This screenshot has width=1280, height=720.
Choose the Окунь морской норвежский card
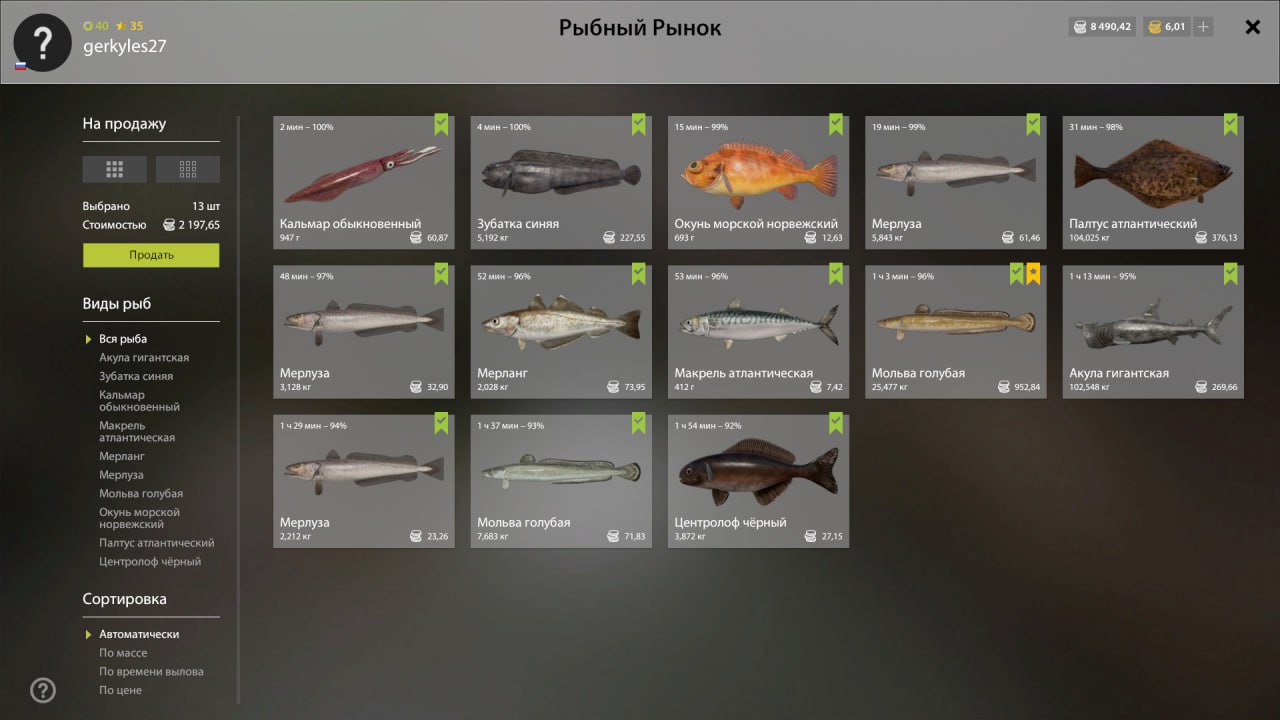[758, 182]
